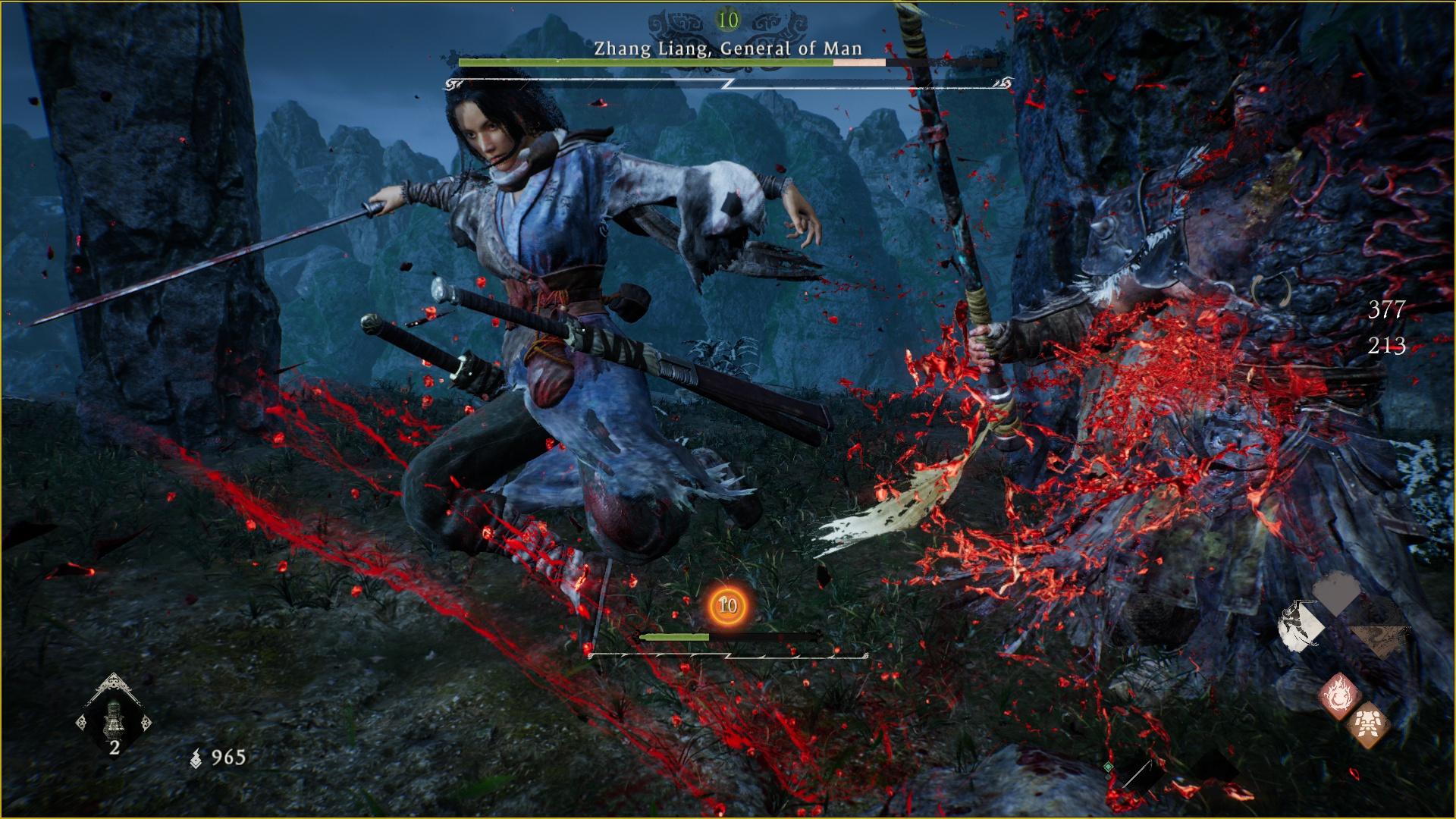Activate the warrior martial art skill icon

[1301, 628]
